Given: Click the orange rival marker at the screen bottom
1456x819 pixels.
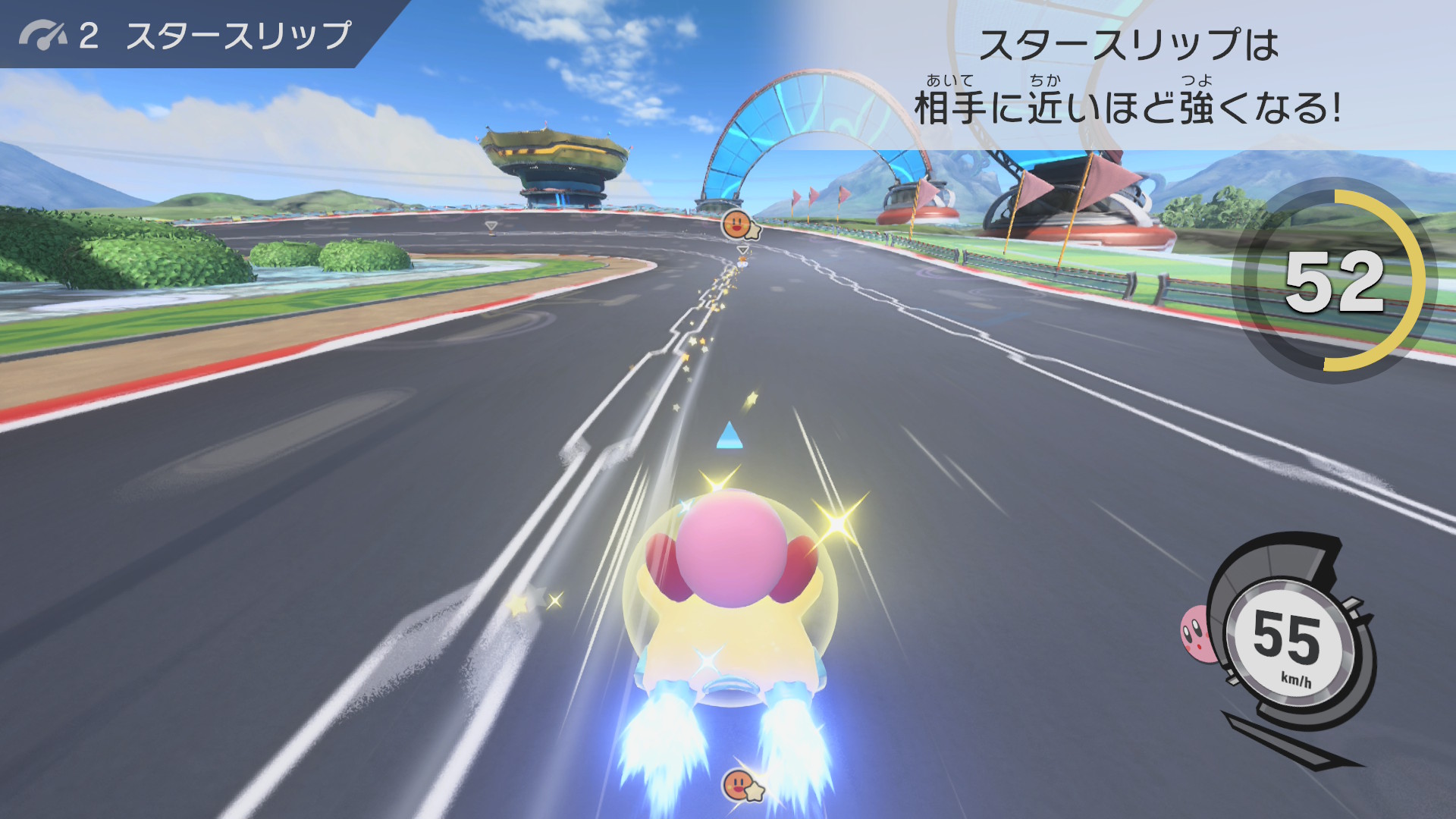Looking at the screenshot, I should point(739,786).
